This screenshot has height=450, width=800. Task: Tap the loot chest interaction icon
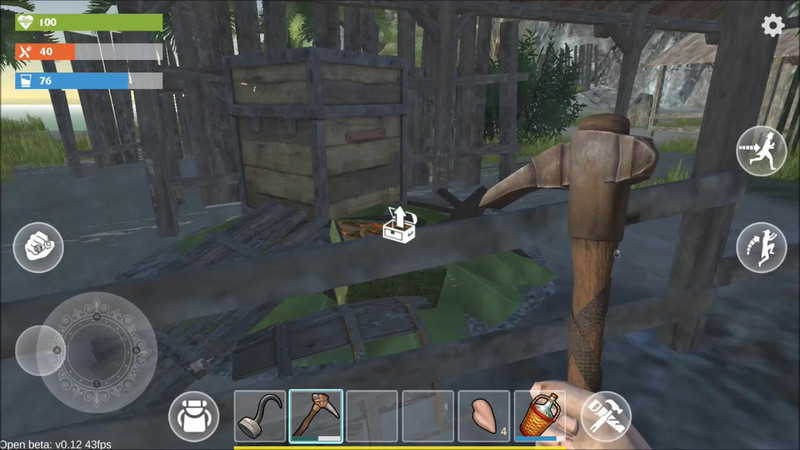400,224
